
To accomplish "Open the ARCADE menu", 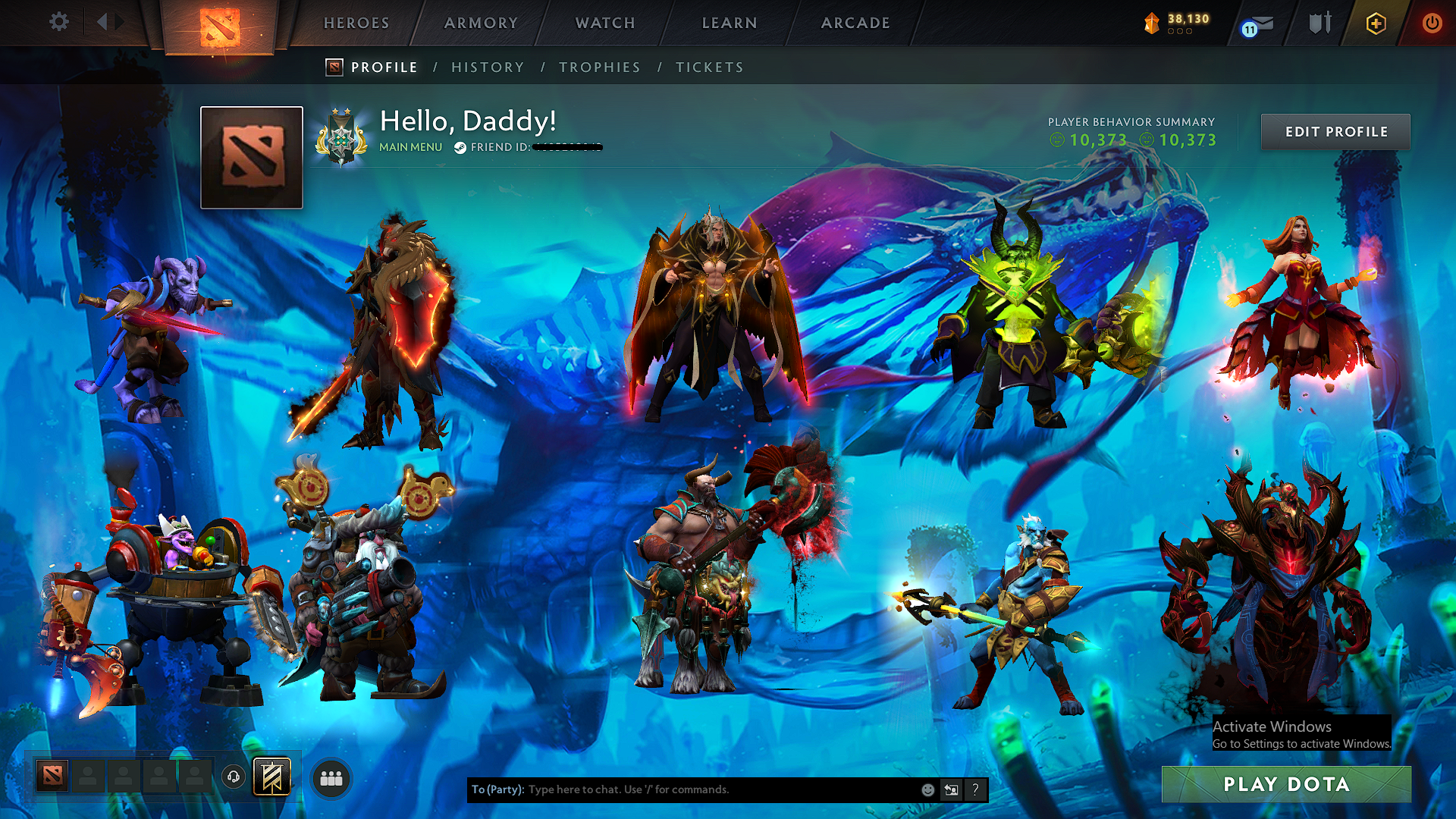I will (x=855, y=23).
